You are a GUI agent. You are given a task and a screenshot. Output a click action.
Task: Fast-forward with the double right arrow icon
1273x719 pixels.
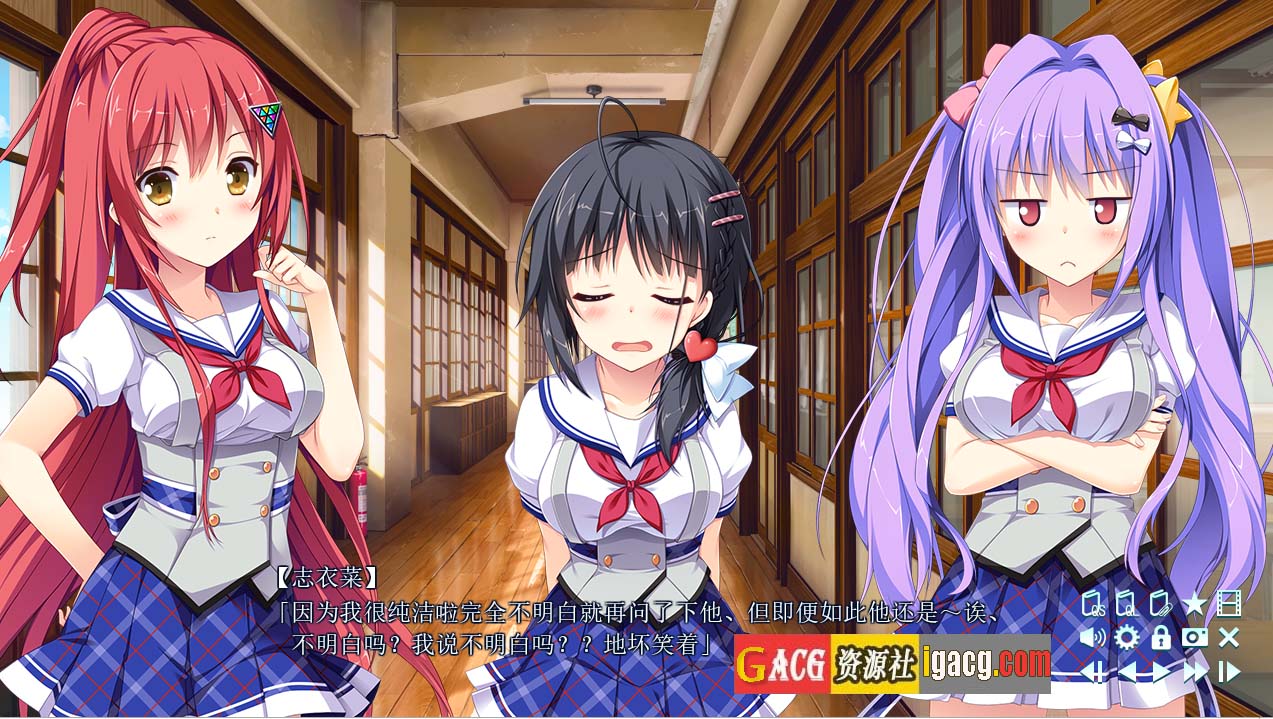tap(1195, 671)
